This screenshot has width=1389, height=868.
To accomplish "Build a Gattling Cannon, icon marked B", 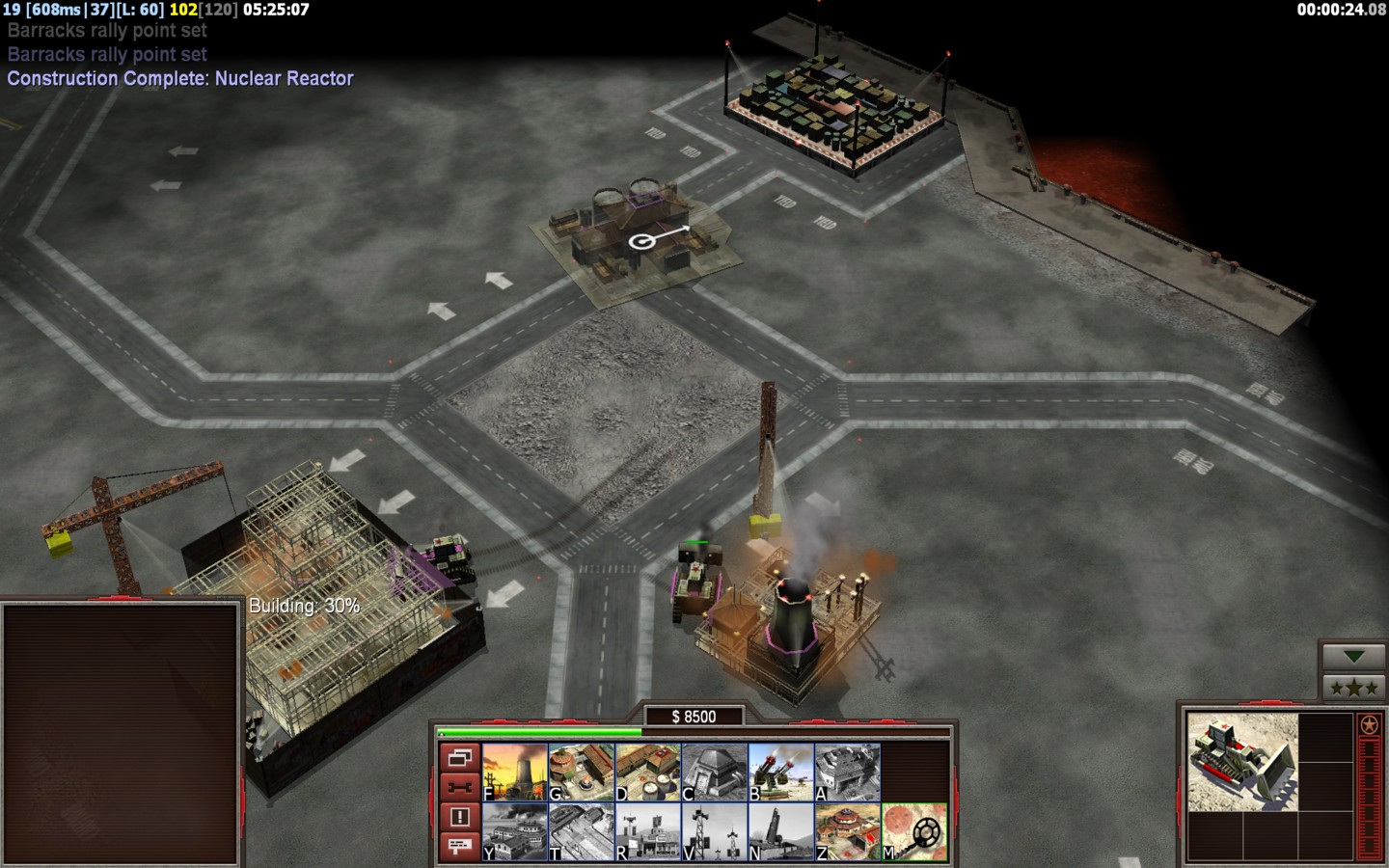I will point(780,772).
